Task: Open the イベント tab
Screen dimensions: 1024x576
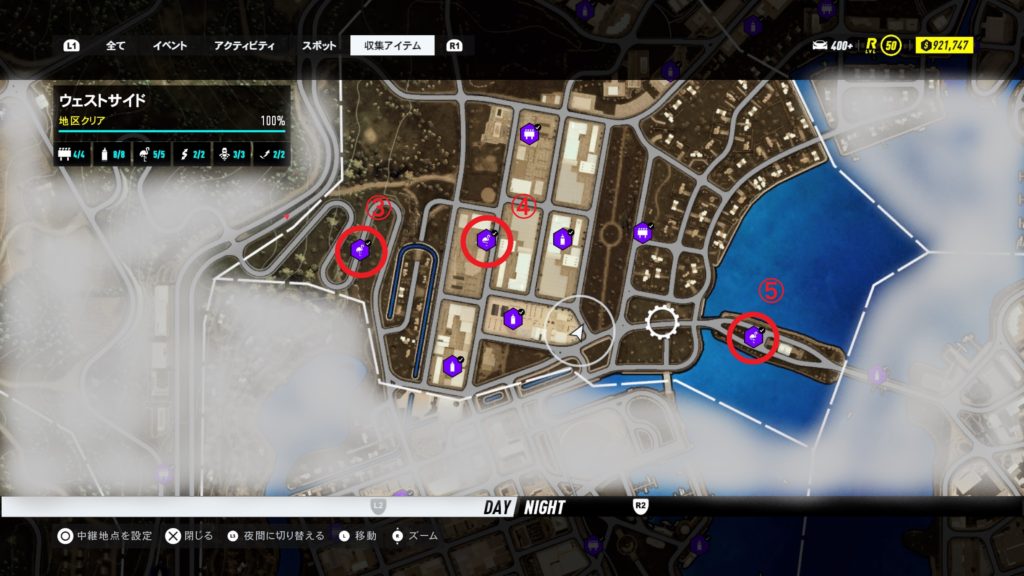Action: 169,45
